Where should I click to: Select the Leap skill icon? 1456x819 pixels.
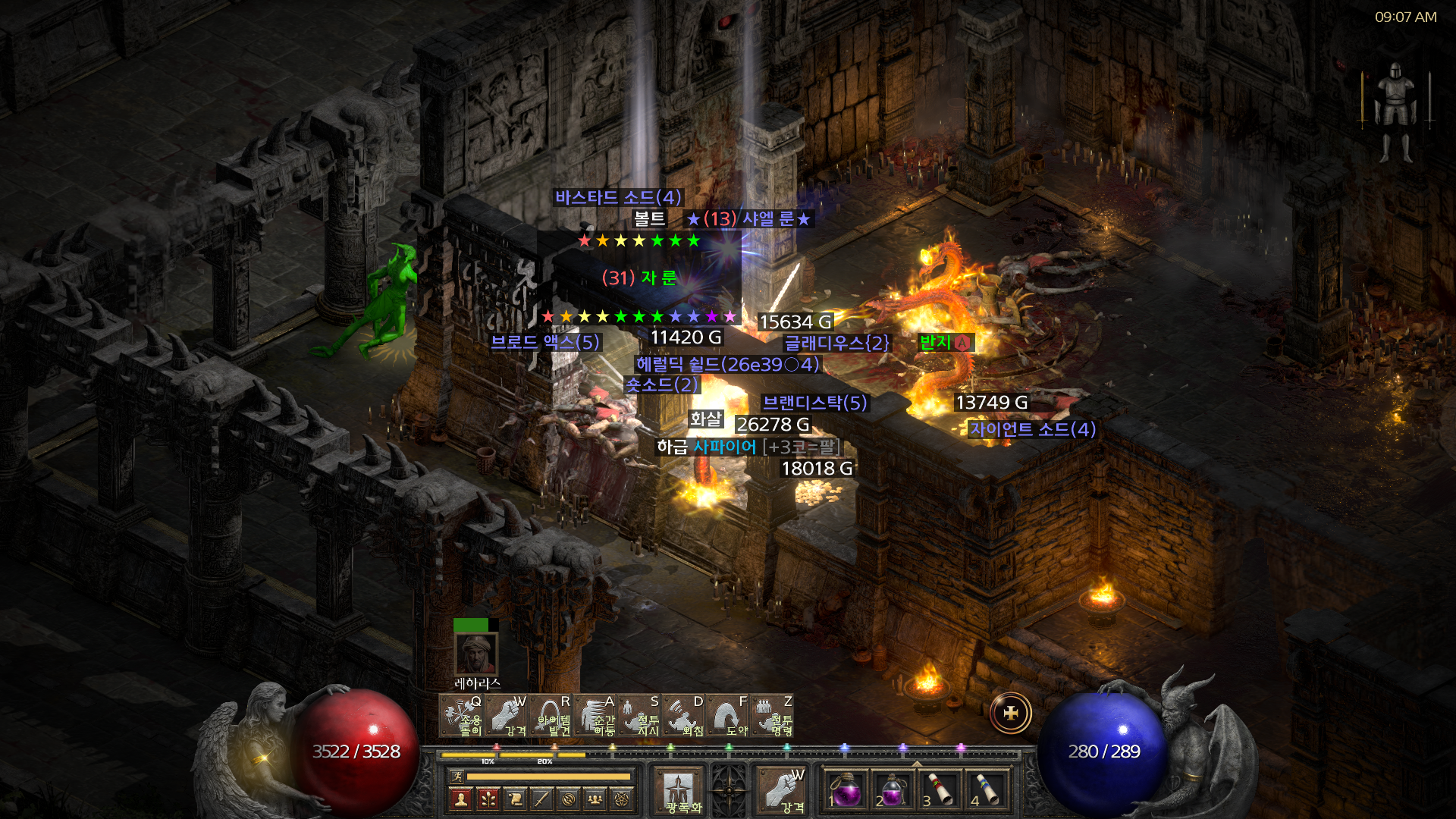[729, 716]
